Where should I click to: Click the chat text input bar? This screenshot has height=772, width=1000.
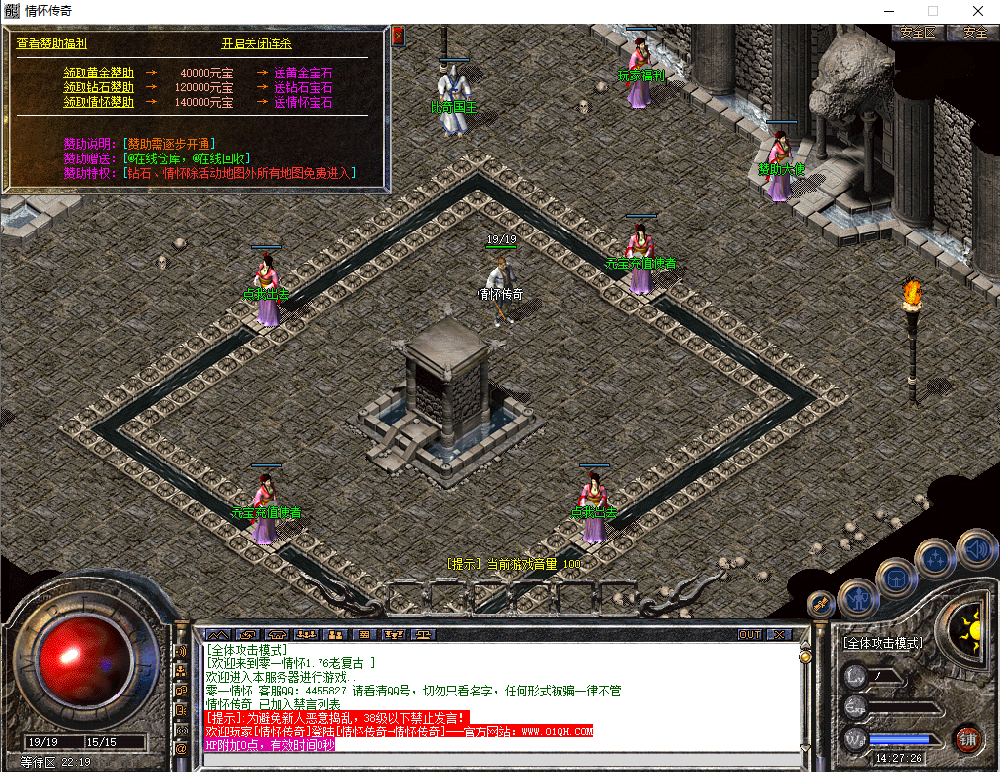point(500,762)
